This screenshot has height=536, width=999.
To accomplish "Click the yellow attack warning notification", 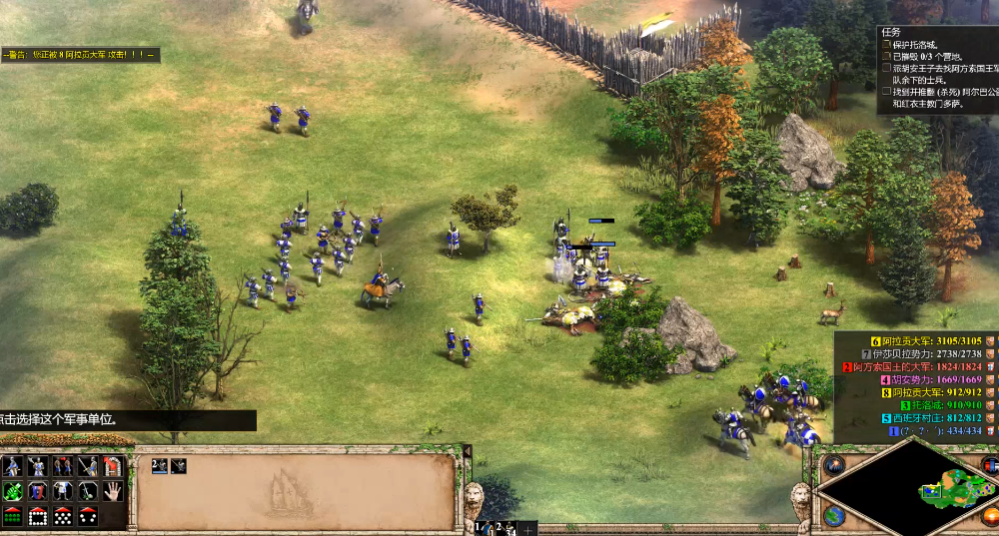I will (x=80, y=56).
